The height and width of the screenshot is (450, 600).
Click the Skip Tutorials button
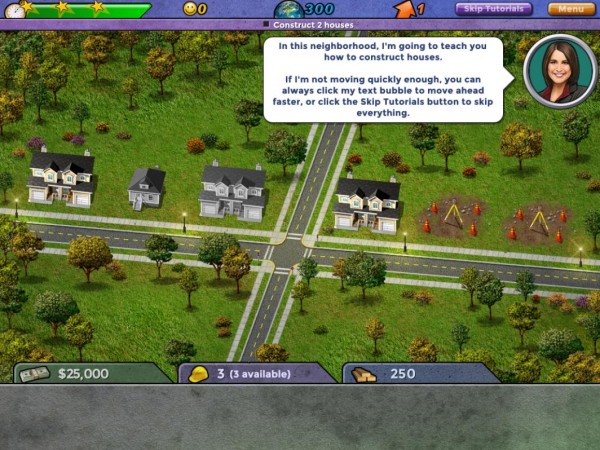(494, 9)
